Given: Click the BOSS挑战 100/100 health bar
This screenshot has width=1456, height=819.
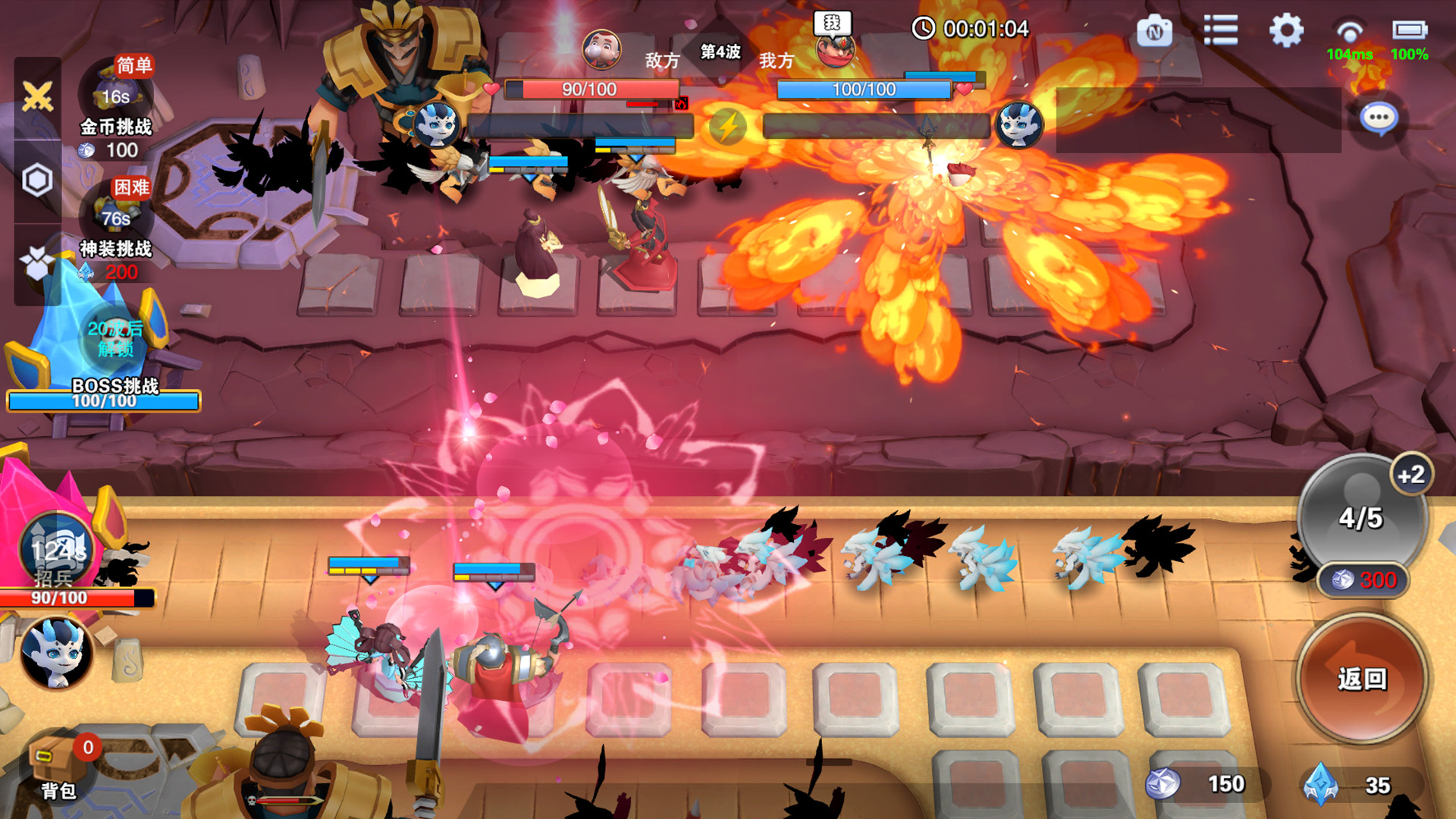Looking at the screenshot, I should (105, 402).
